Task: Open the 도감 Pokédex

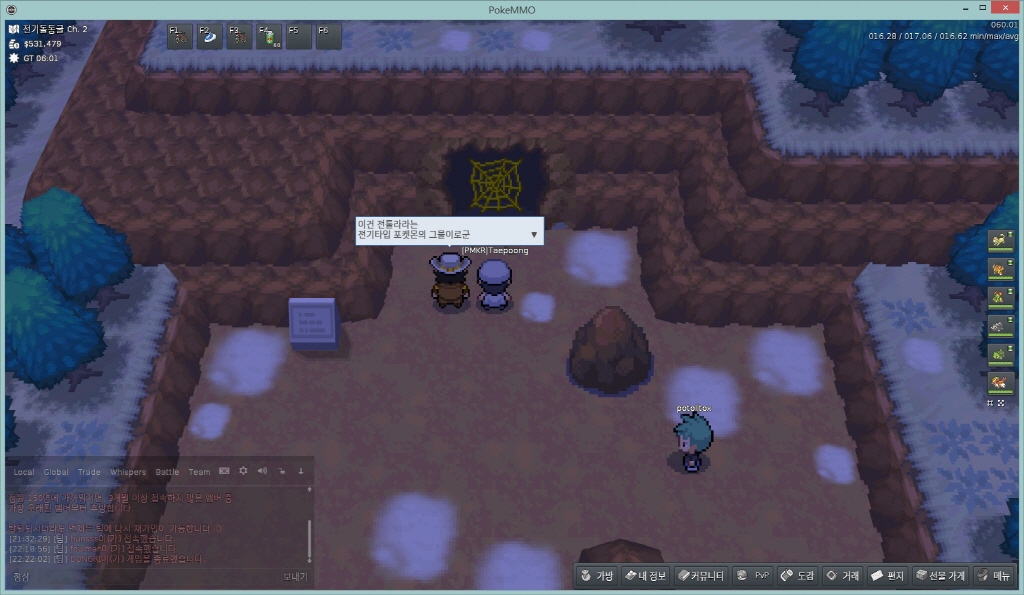Action: 798,576
